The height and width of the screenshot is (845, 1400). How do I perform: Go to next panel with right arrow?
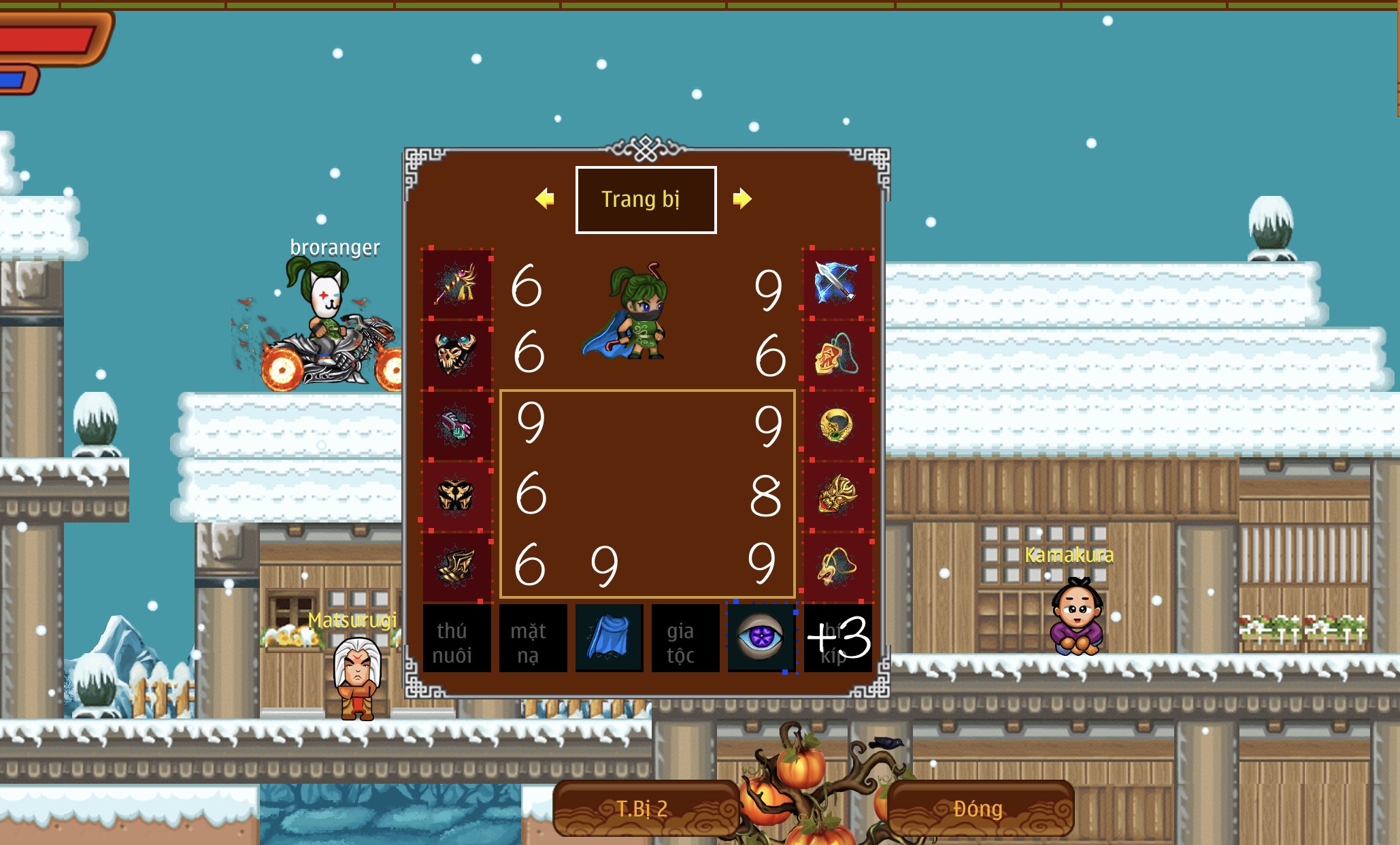tap(741, 199)
